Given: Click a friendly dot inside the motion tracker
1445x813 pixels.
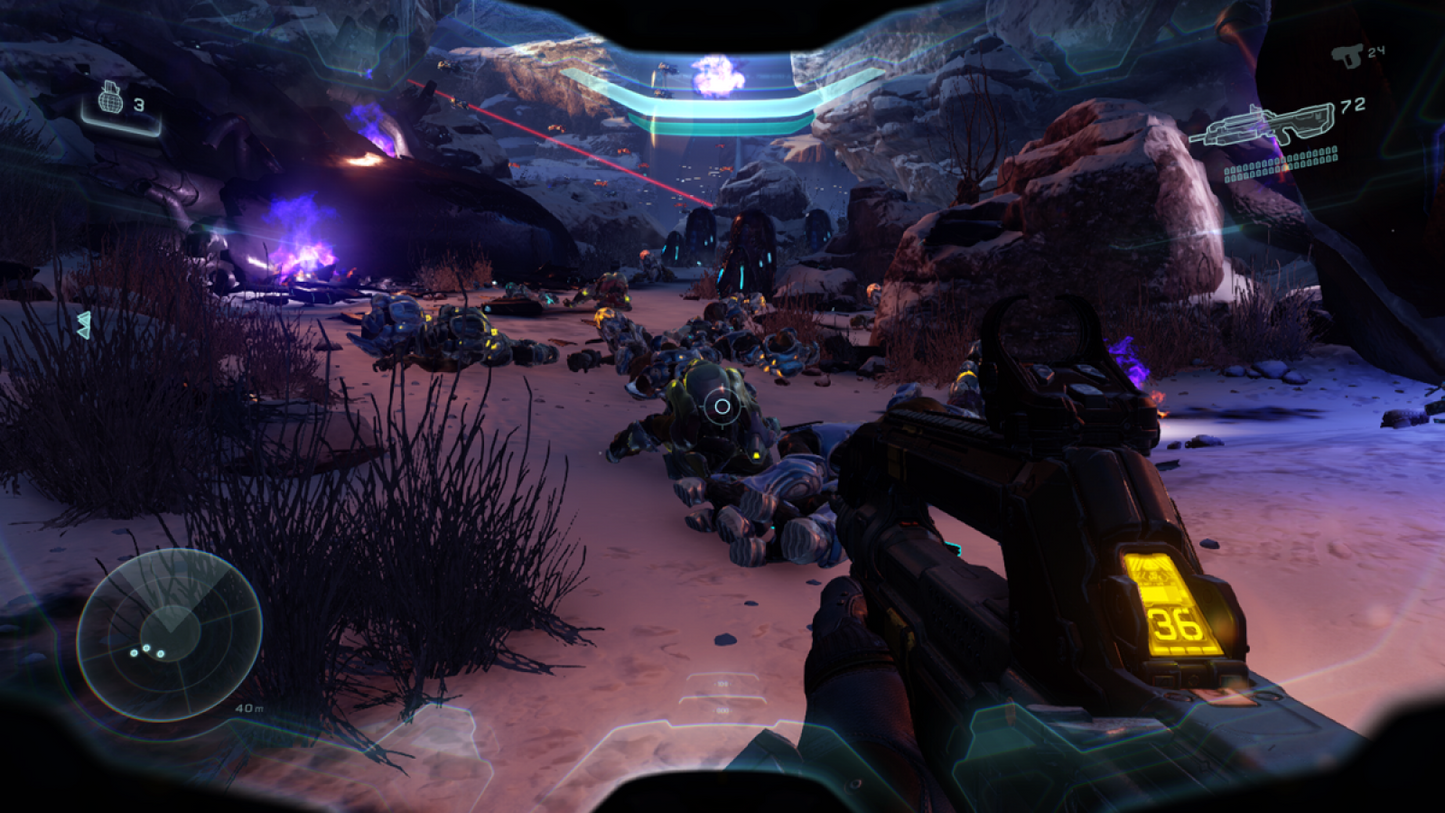Looking at the screenshot, I should (x=146, y=648).
